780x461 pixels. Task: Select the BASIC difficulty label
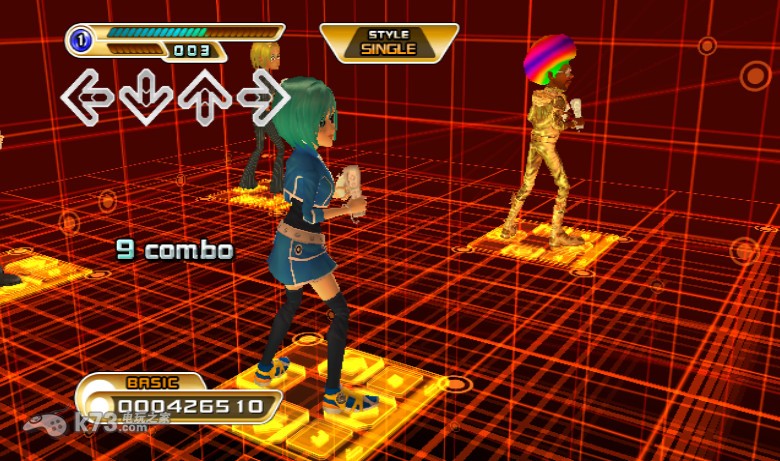(152, 383)
